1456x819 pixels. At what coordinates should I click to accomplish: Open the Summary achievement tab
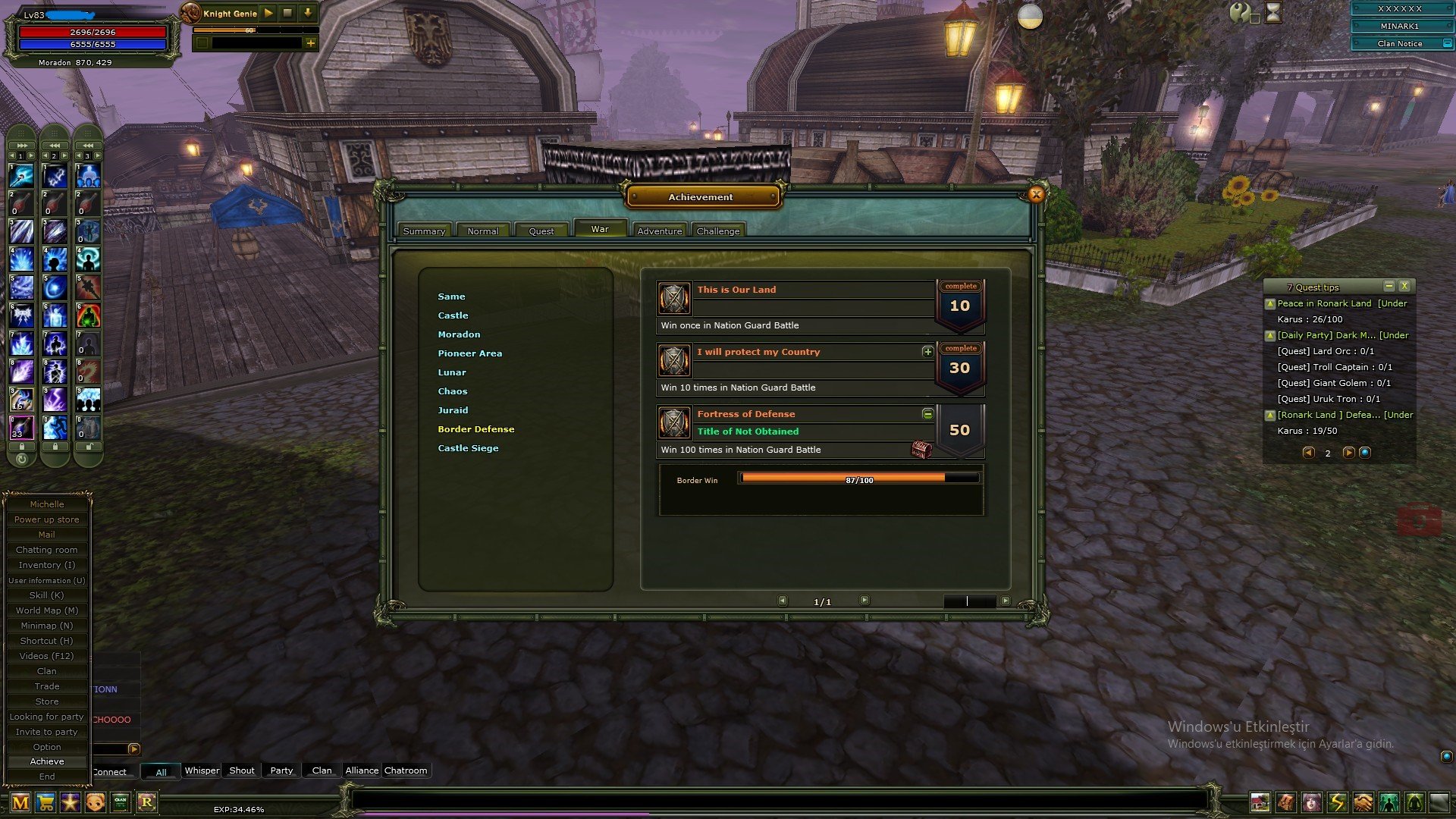(424, 230)
